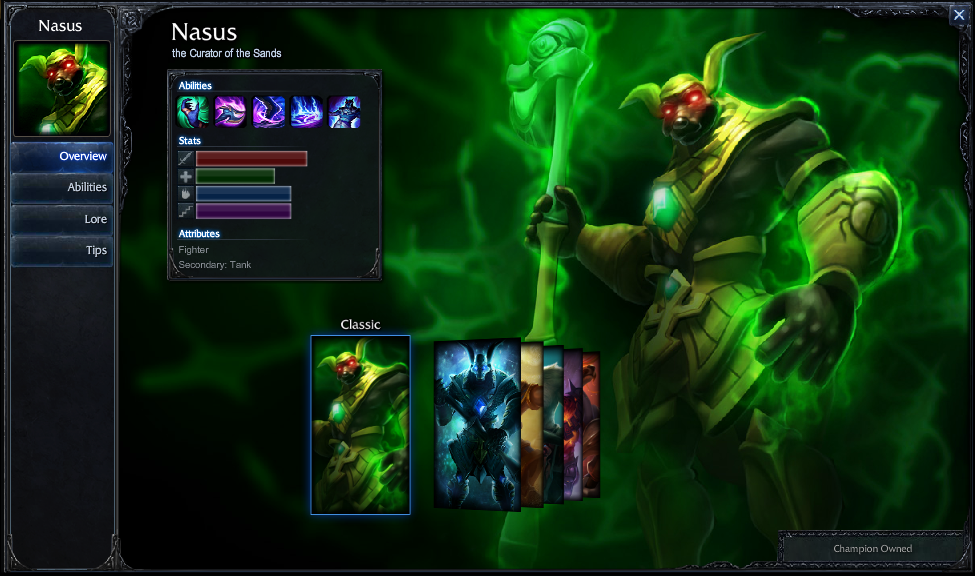Viewport: 975px width, 576px height.
Task: Choose the purple skin card
Action: pos(573,424)
